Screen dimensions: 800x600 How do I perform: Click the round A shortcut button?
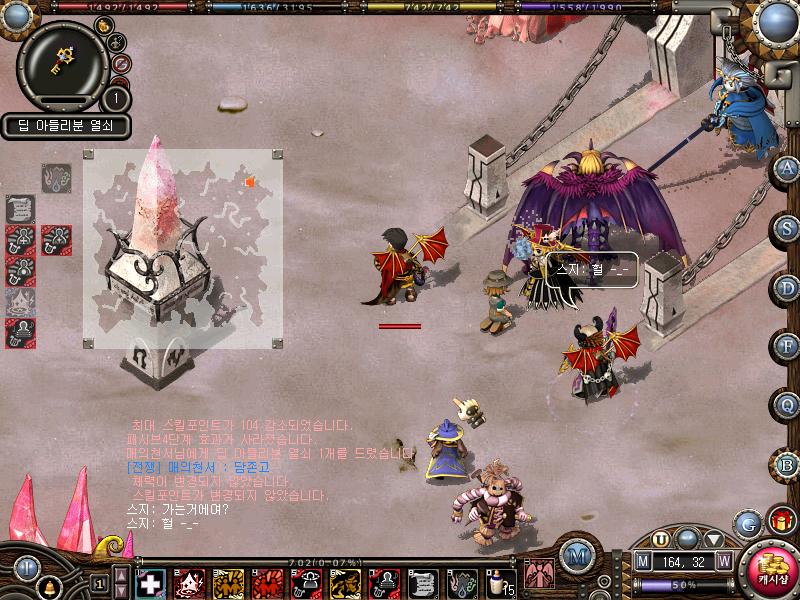[x=787, y=168]
